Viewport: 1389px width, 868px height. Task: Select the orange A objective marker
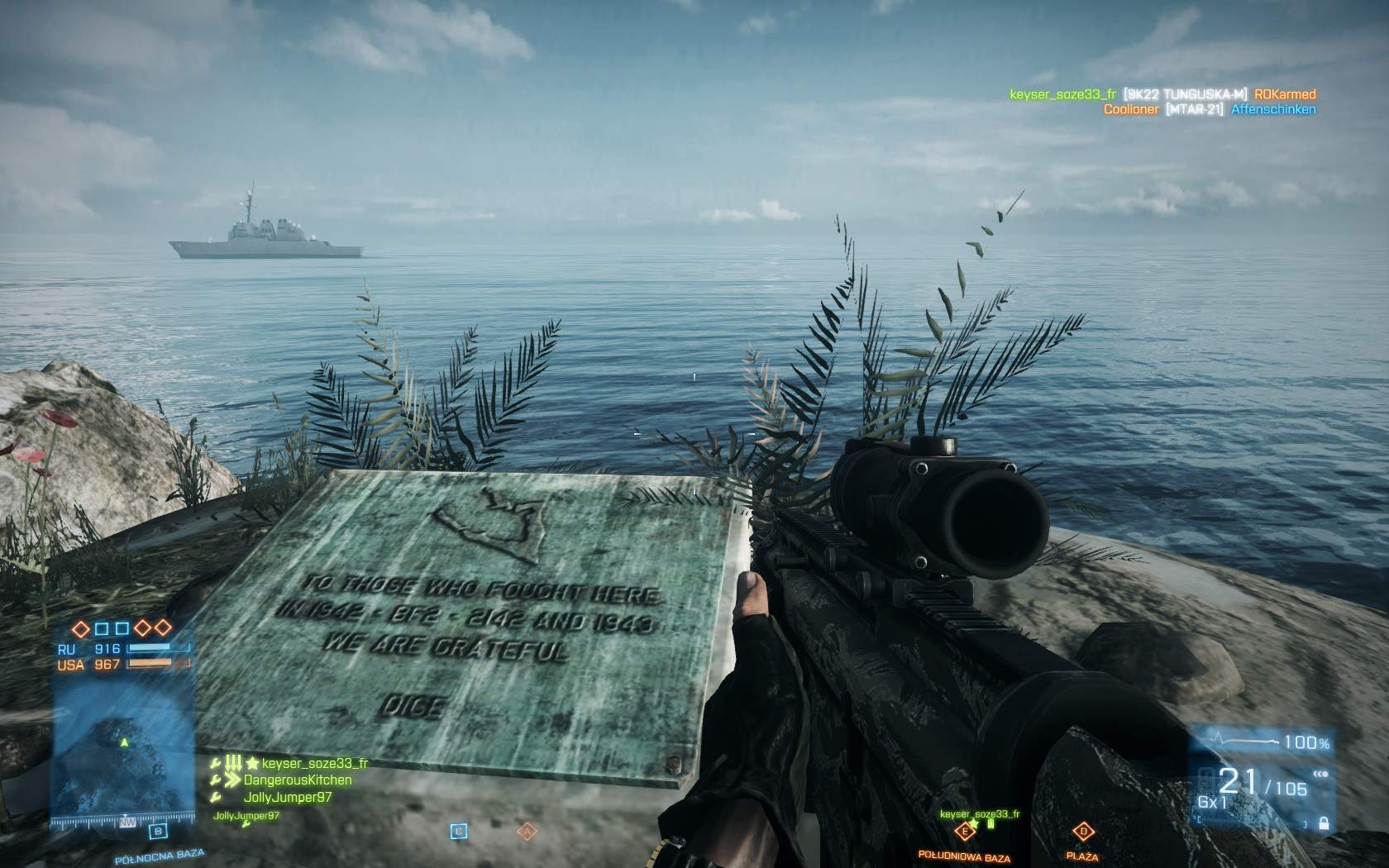tap(526, 831)
